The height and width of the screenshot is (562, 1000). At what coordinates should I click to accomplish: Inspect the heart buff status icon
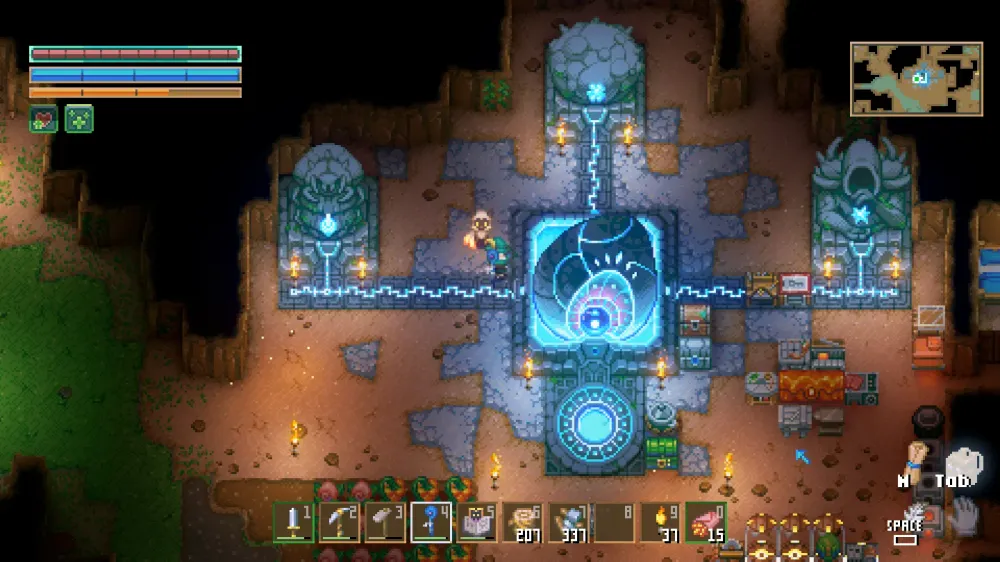point(43,119)
